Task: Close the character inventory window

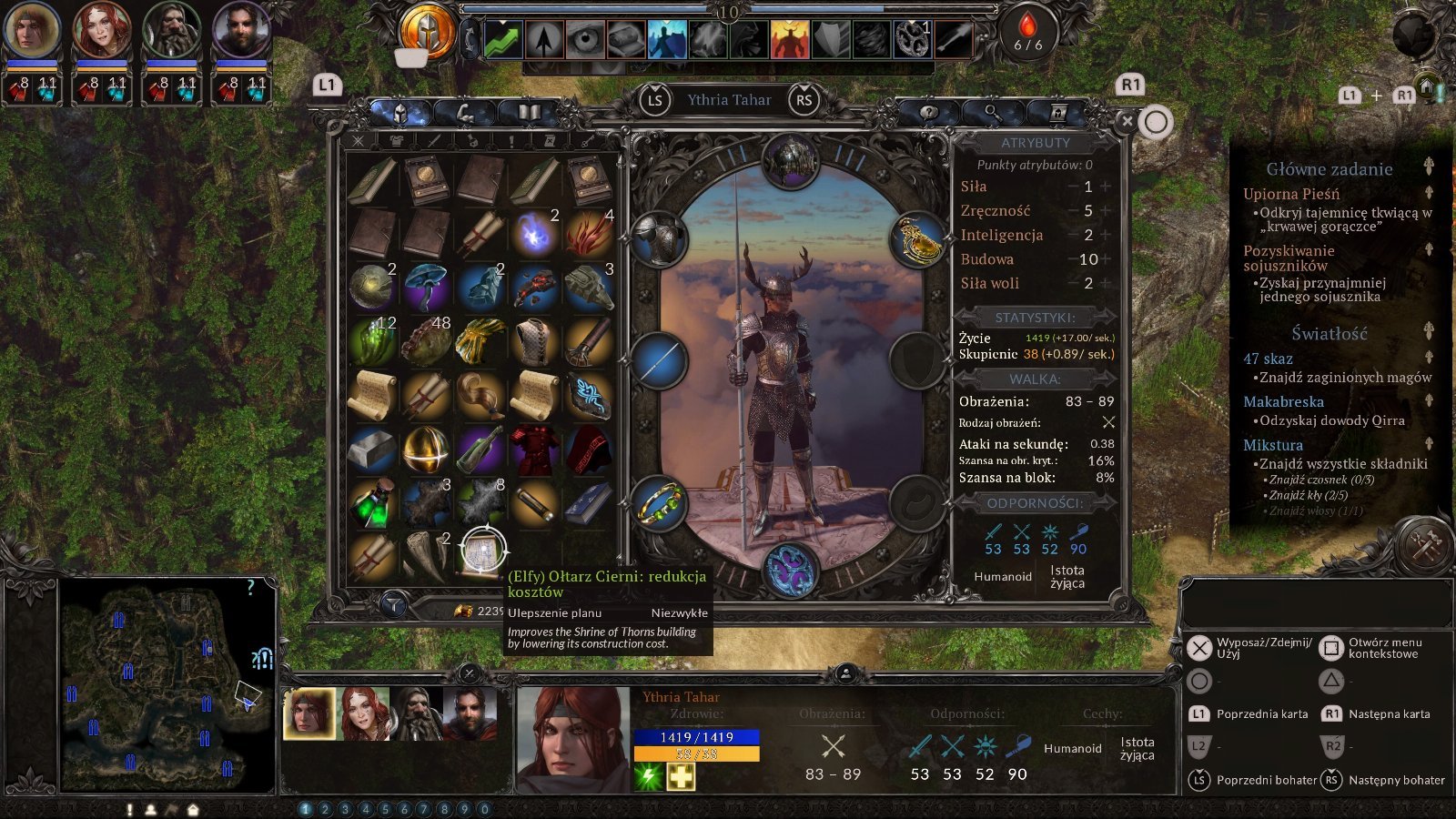Action: (x=1127, y=121)
